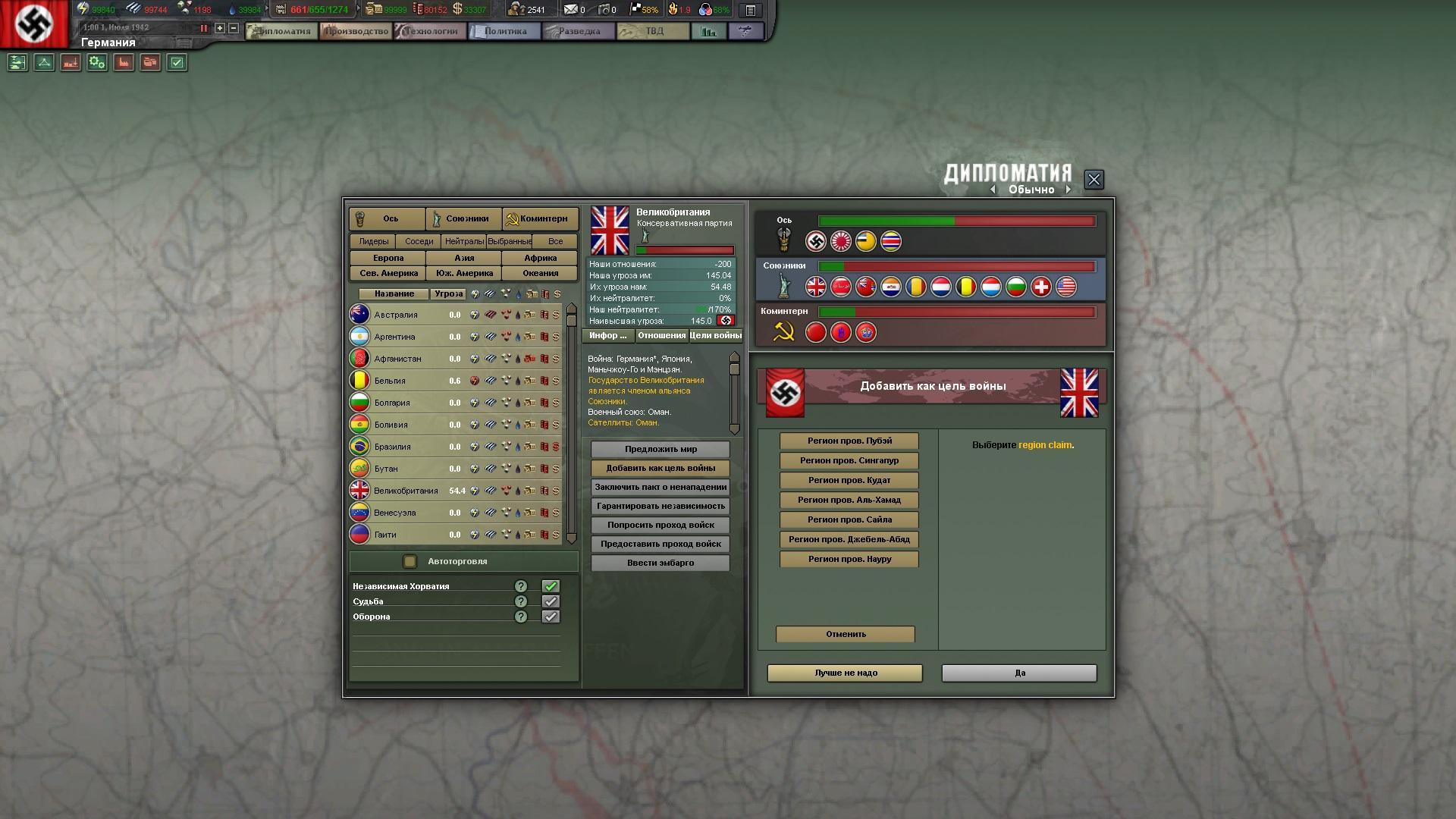1456x819 pixels.
Task: Select Австралия in the country list
Action: (396, 315)
